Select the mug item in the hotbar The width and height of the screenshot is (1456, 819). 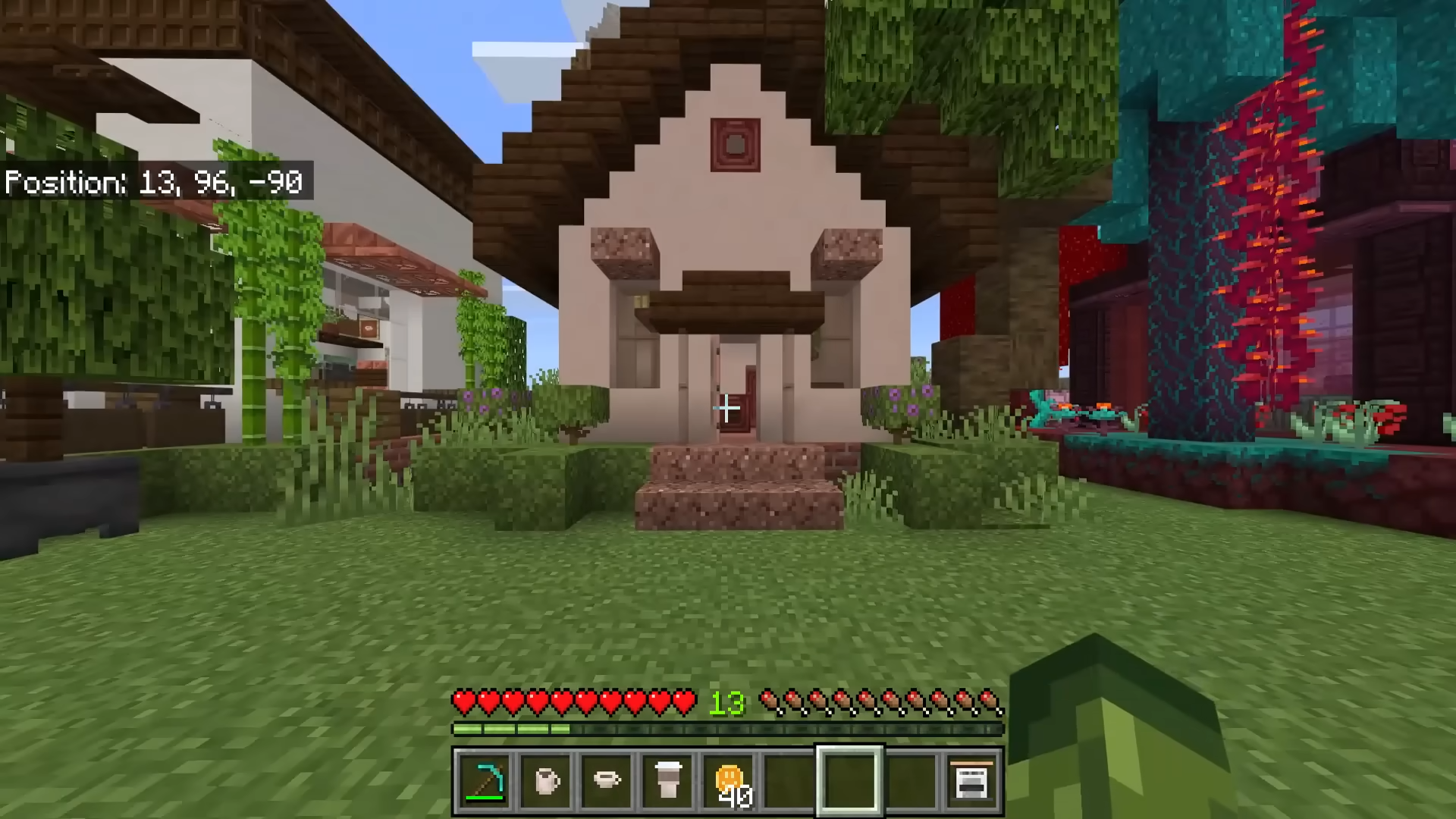coord(546,779)
